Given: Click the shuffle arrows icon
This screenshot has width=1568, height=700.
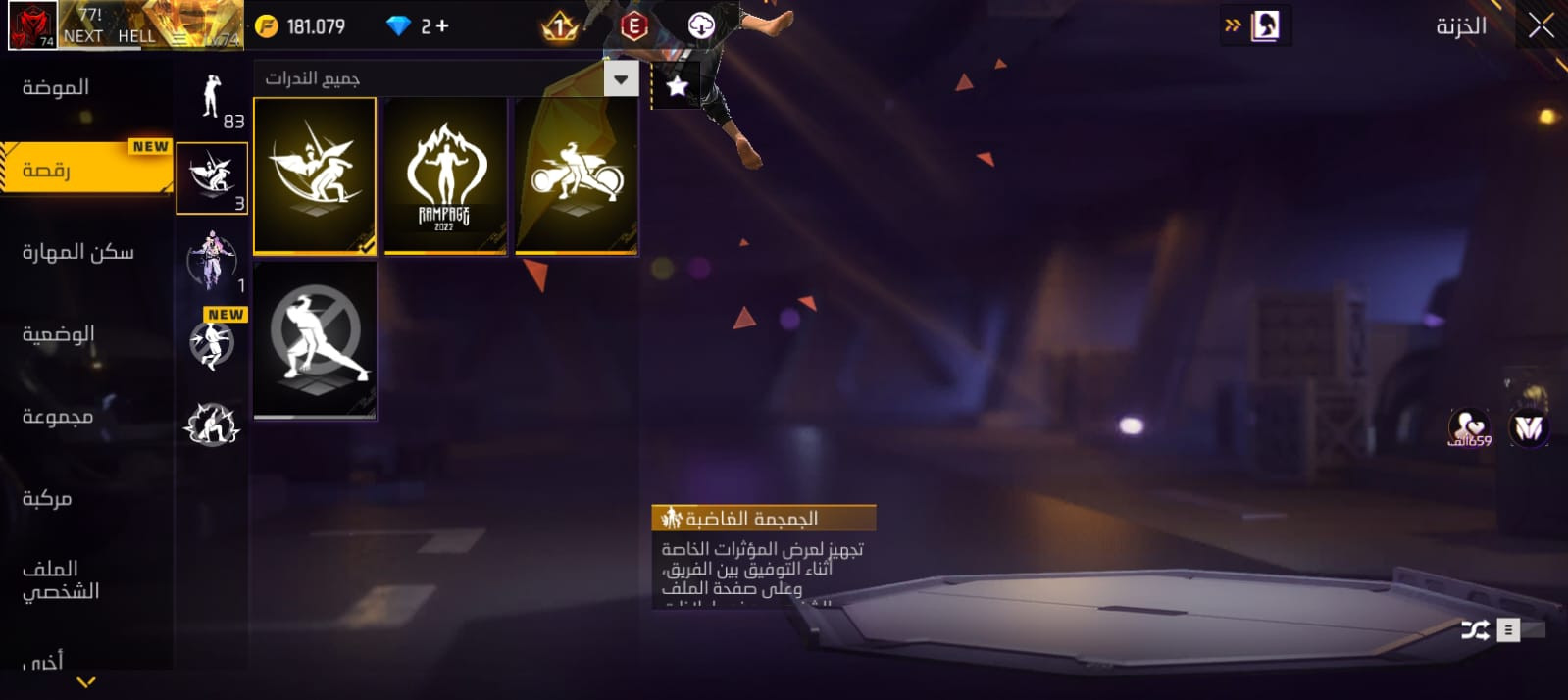Looking at the screenshot, I should (x=1475, y=630).
